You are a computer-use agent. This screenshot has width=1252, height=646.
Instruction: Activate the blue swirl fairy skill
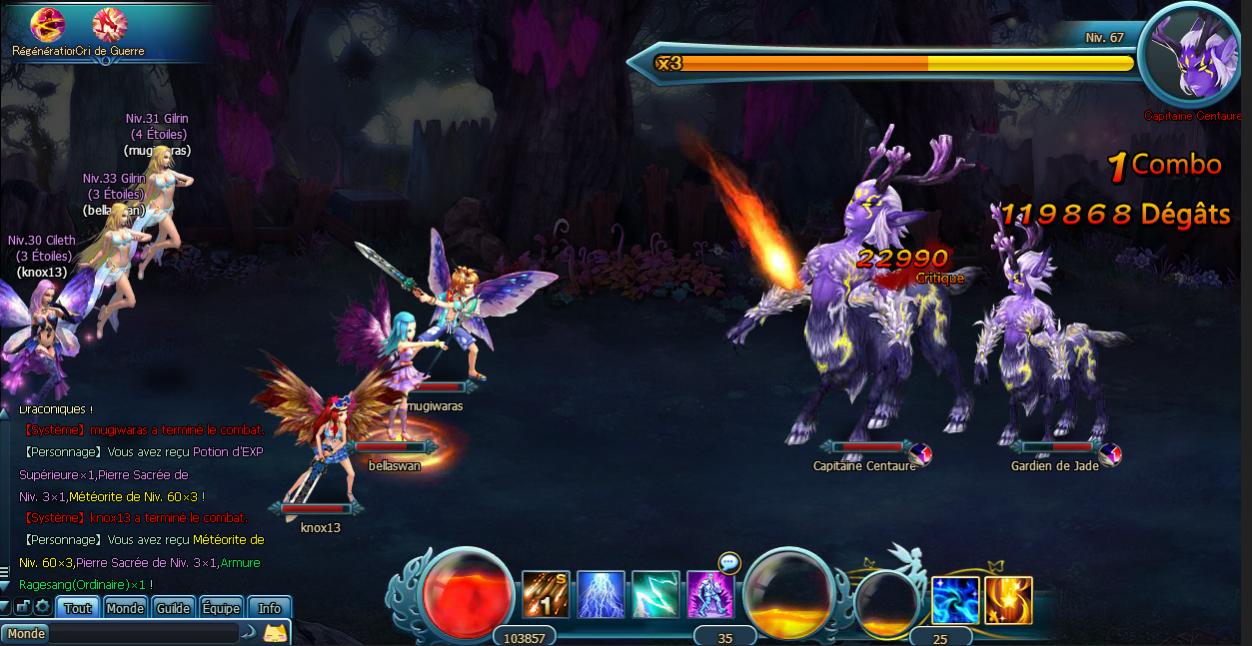(955, 600)
